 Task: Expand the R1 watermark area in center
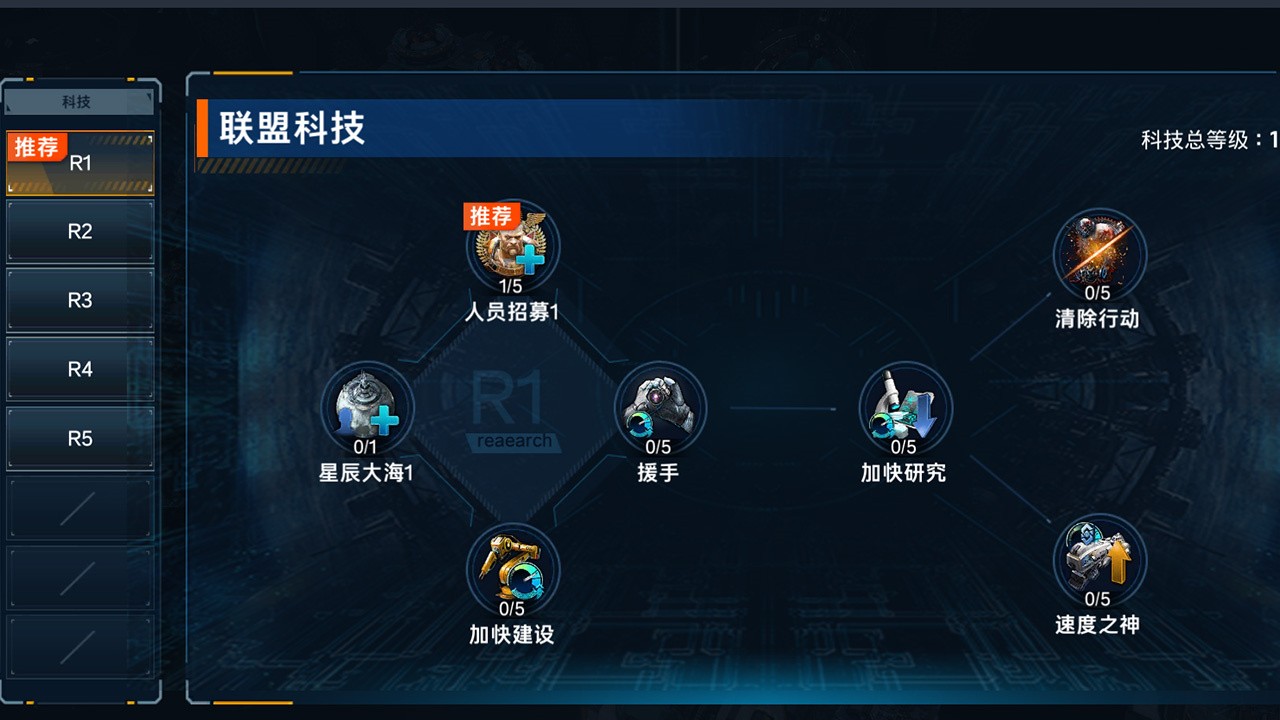(510, 410)
